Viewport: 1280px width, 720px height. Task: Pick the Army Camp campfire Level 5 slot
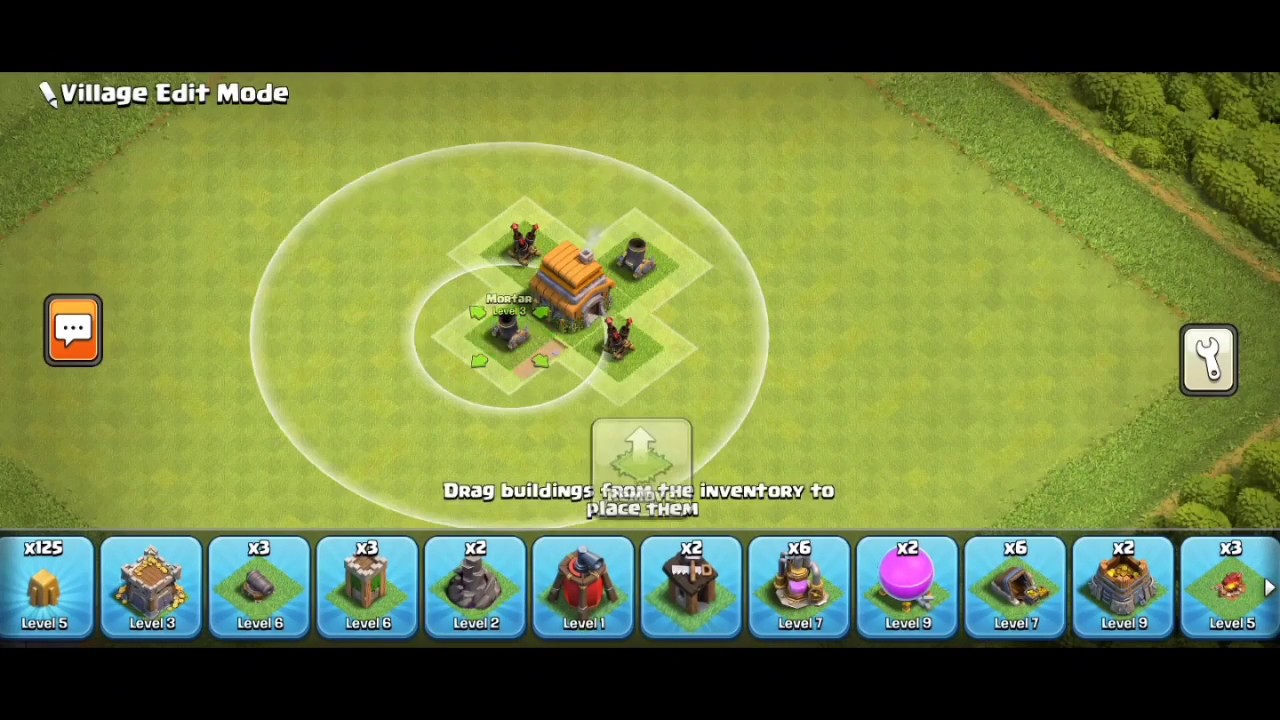pos(1226,587)
